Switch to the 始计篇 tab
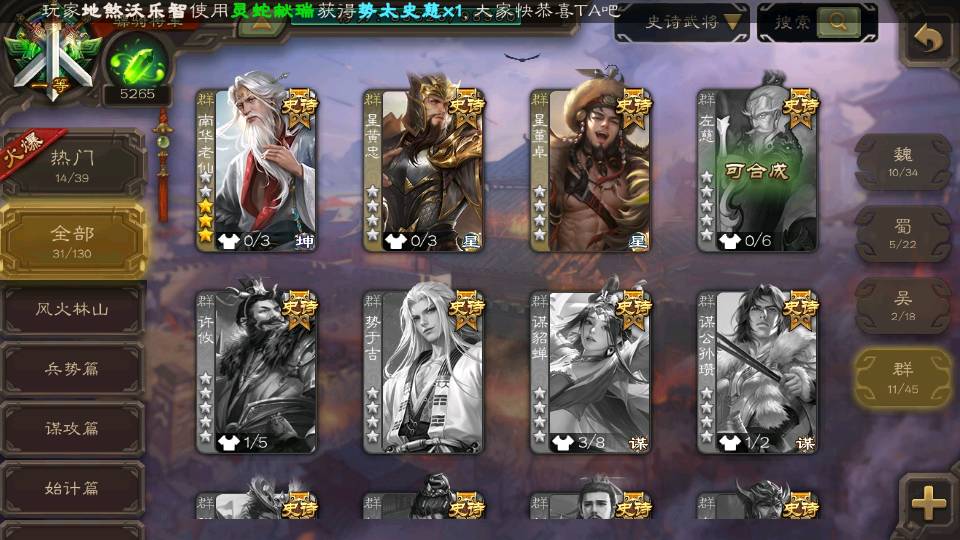 point(72,488)
